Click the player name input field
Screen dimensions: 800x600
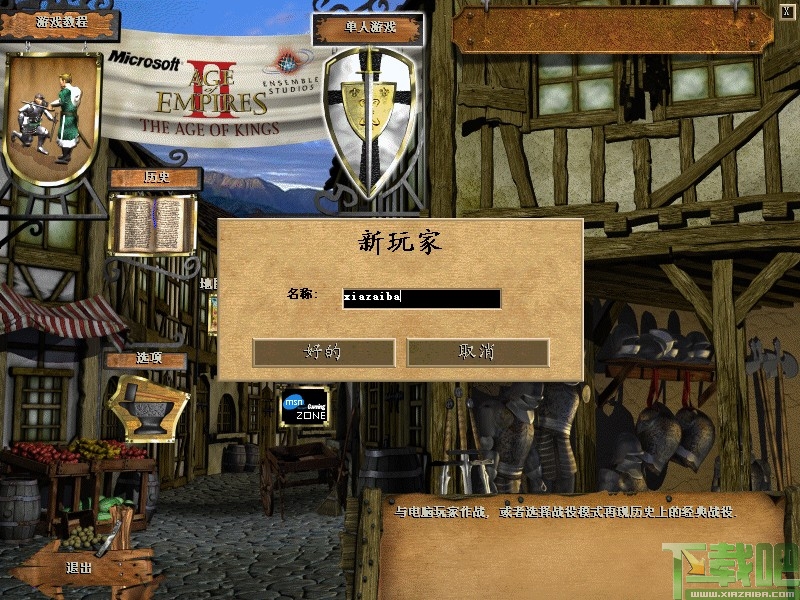(421, 298)
